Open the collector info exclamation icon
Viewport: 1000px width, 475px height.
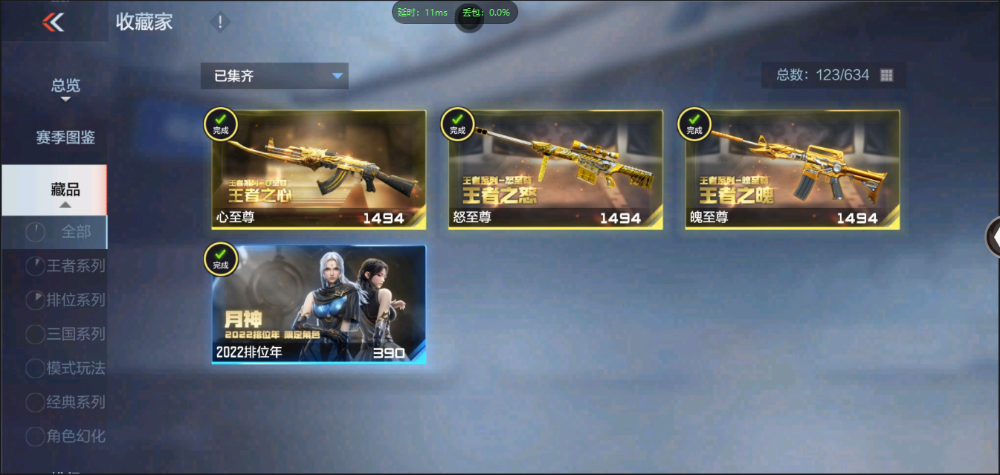click(x=220, y=22)
